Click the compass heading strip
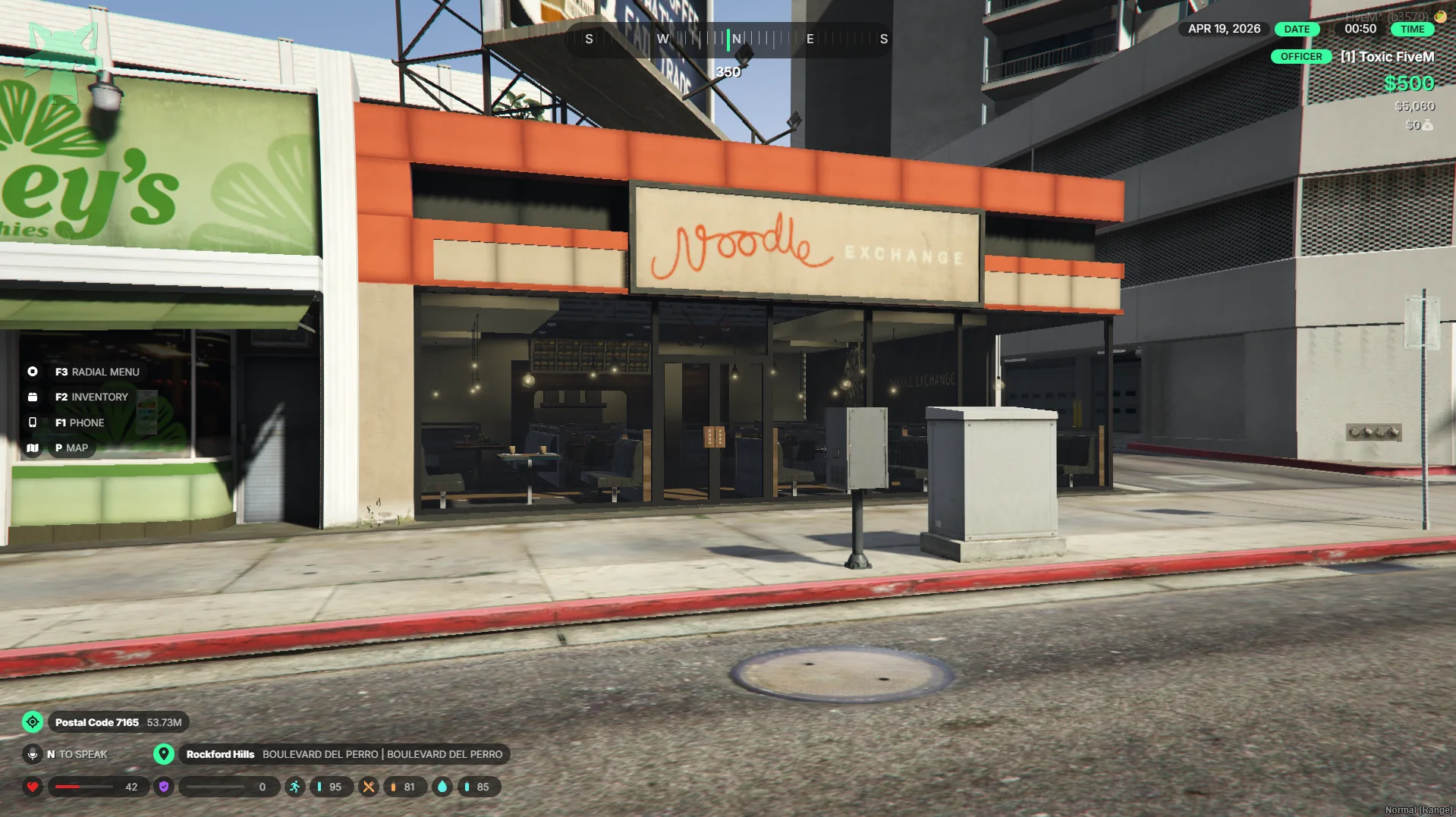 728,39
